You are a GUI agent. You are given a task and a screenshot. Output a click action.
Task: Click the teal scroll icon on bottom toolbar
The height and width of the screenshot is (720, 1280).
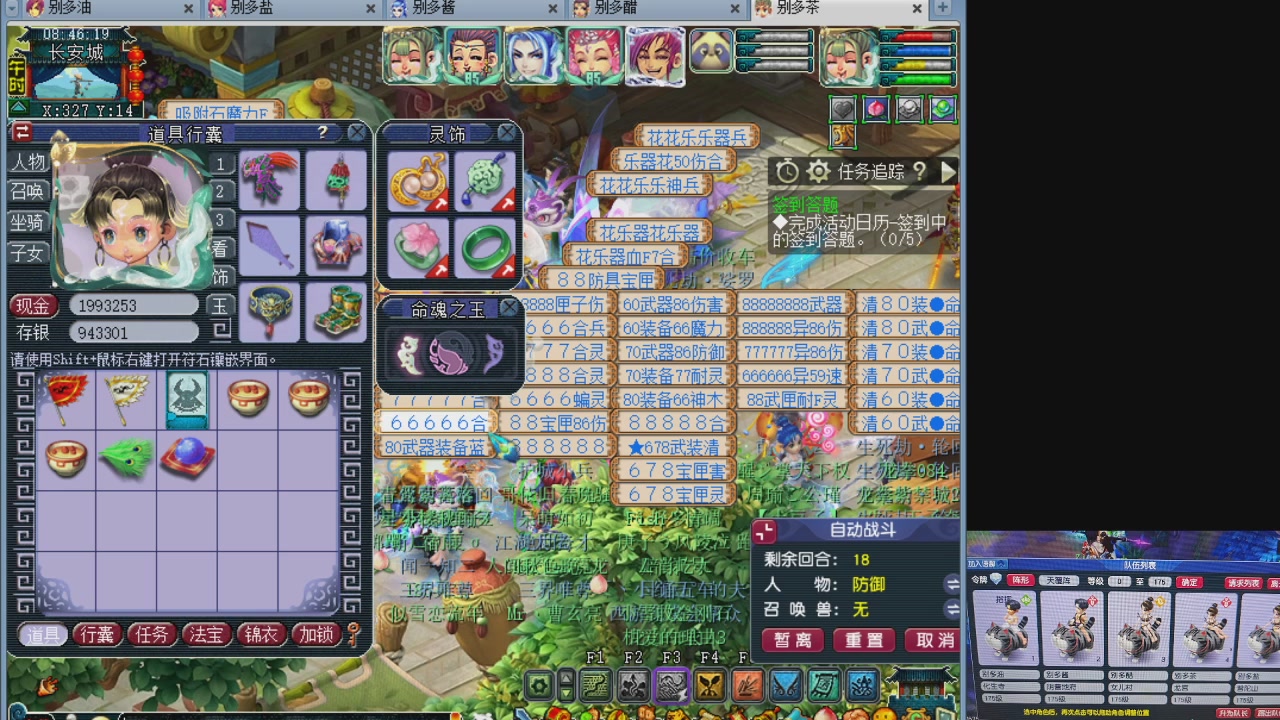826,684
